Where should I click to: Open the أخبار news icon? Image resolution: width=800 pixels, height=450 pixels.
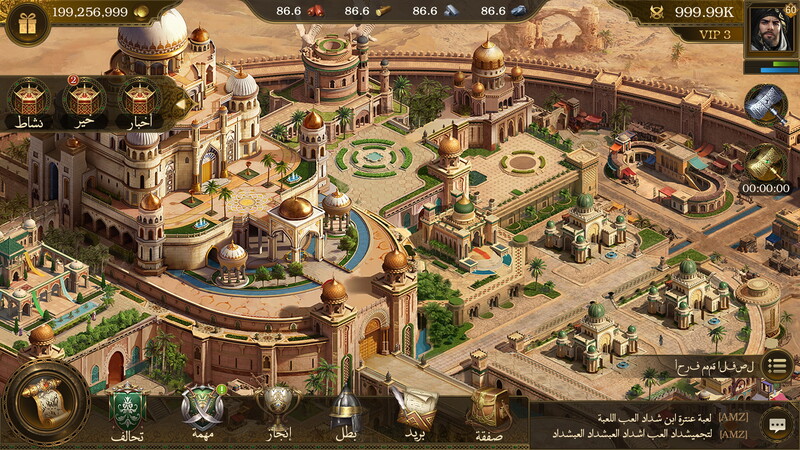point(140,102)
